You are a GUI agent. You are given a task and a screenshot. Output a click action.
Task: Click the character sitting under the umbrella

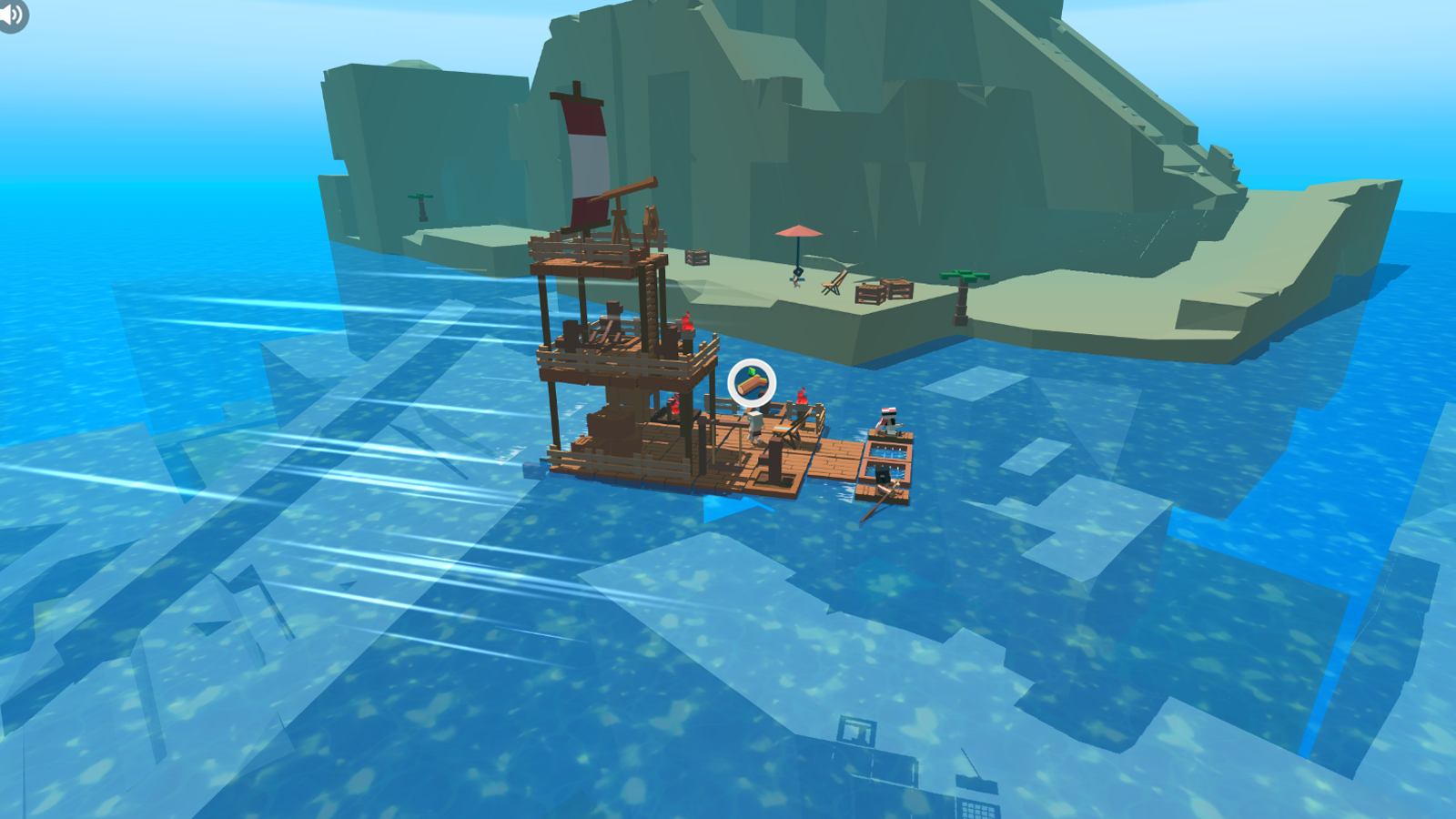pos(796,278)
